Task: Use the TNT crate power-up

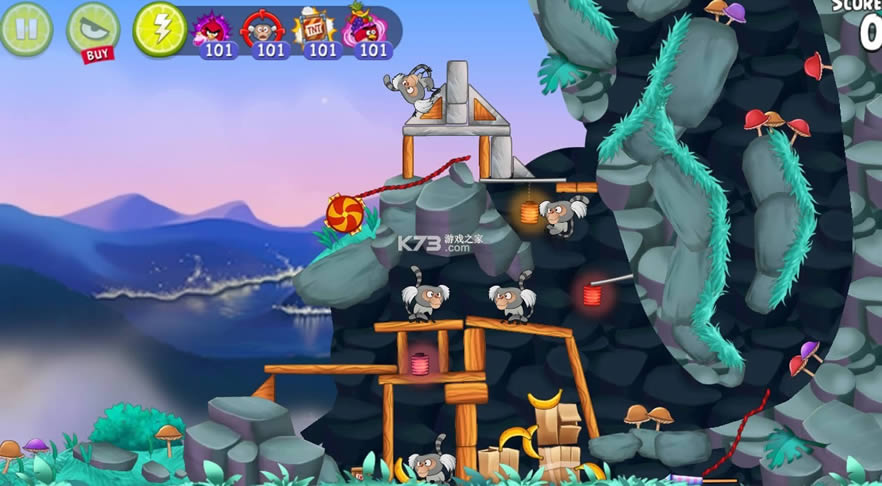Action: tap(317, 31)
